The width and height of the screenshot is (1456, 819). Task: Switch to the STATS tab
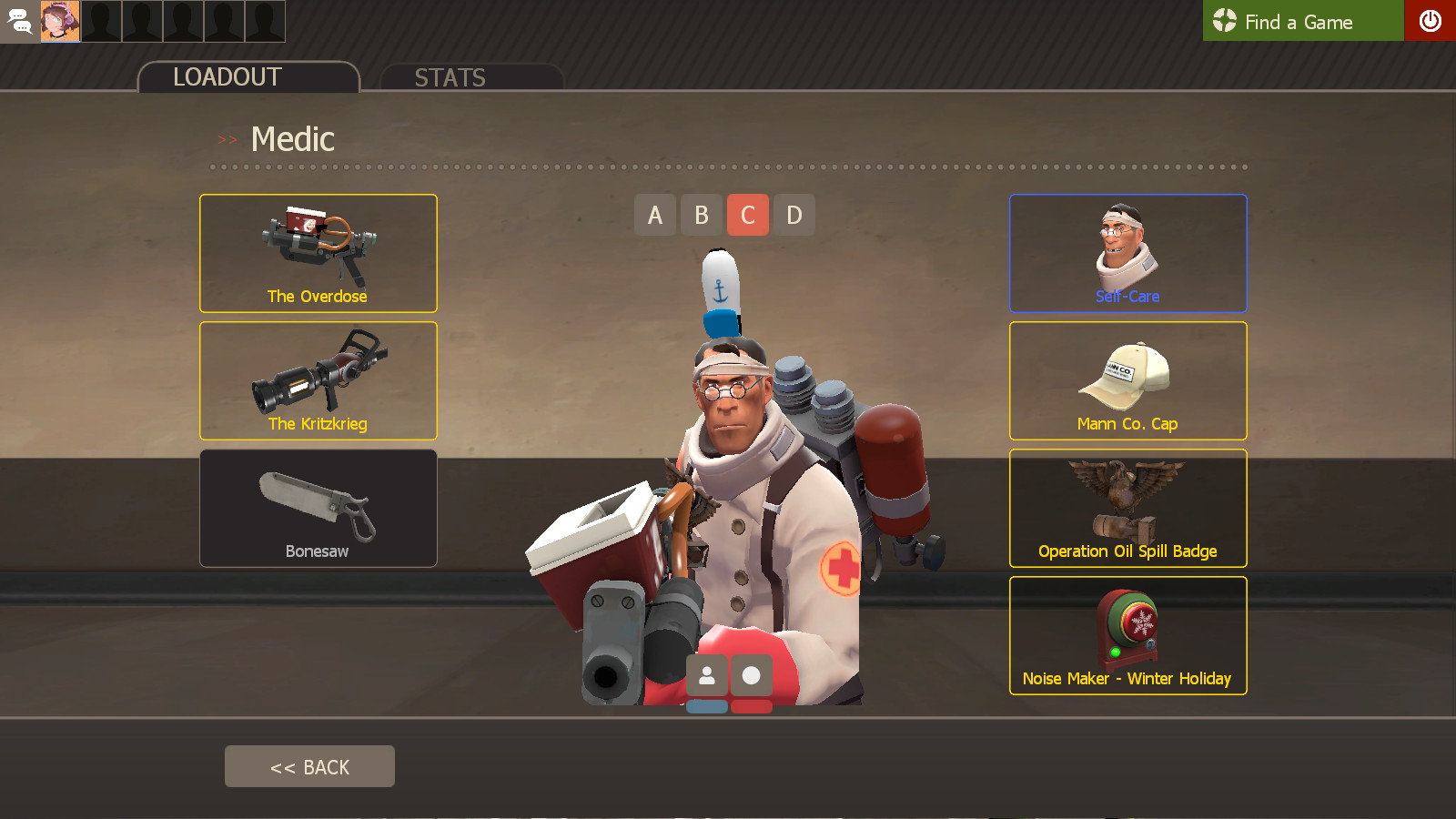click(450, 77)
